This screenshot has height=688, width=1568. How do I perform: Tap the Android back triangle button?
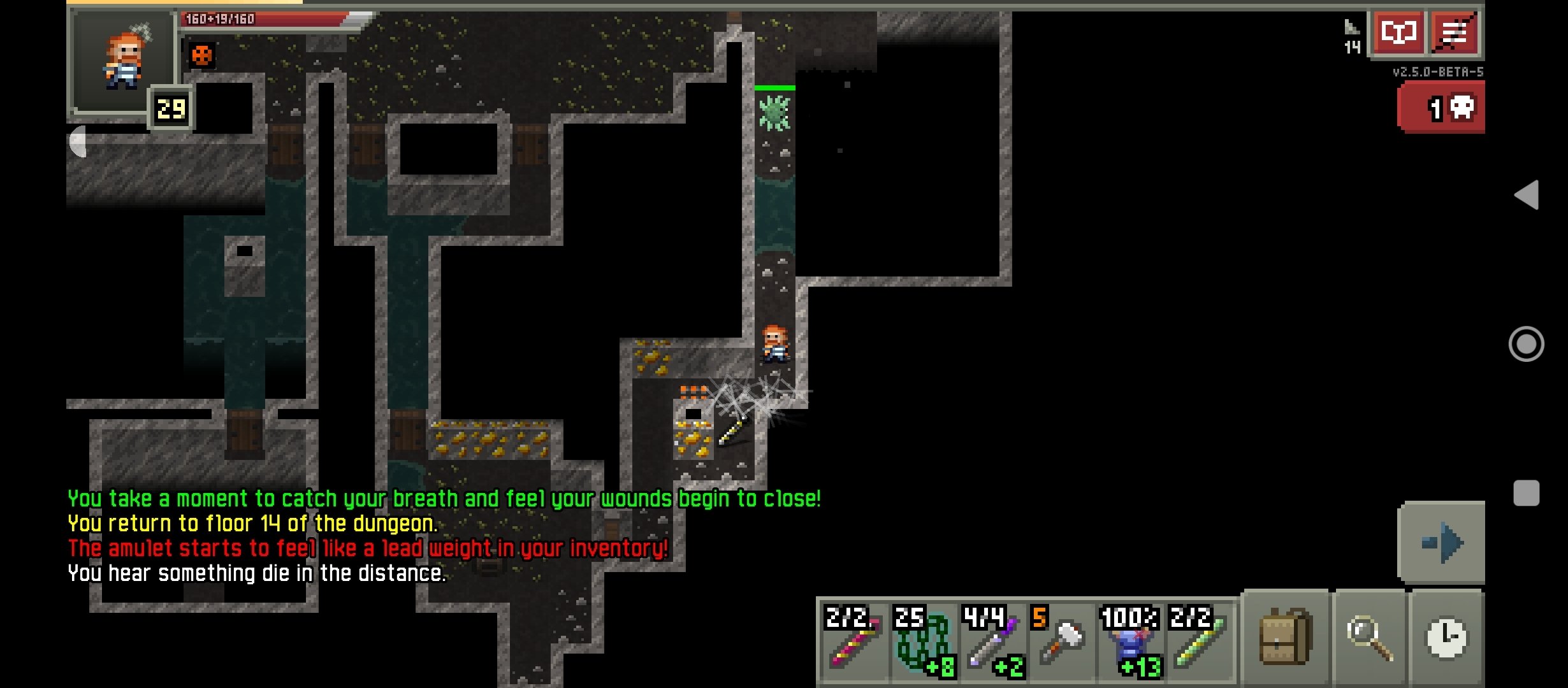pos(1527,194)
